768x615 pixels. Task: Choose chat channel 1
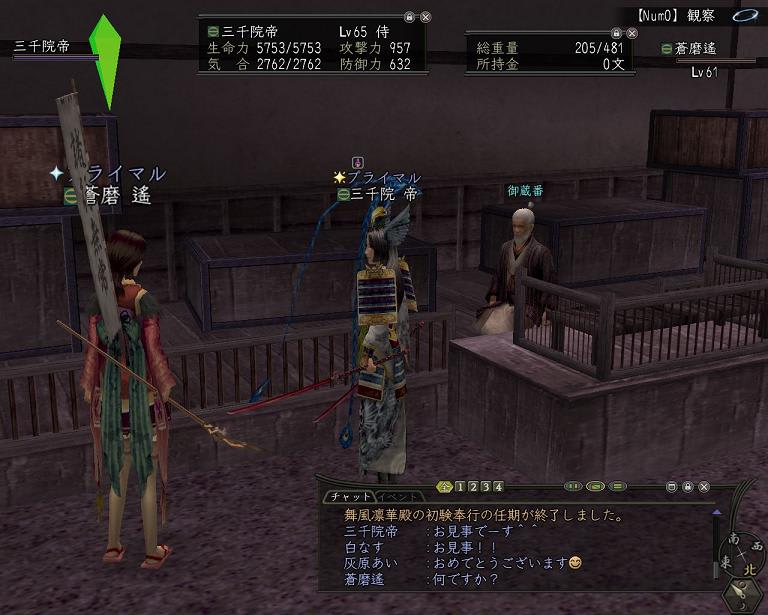[461, 487]
